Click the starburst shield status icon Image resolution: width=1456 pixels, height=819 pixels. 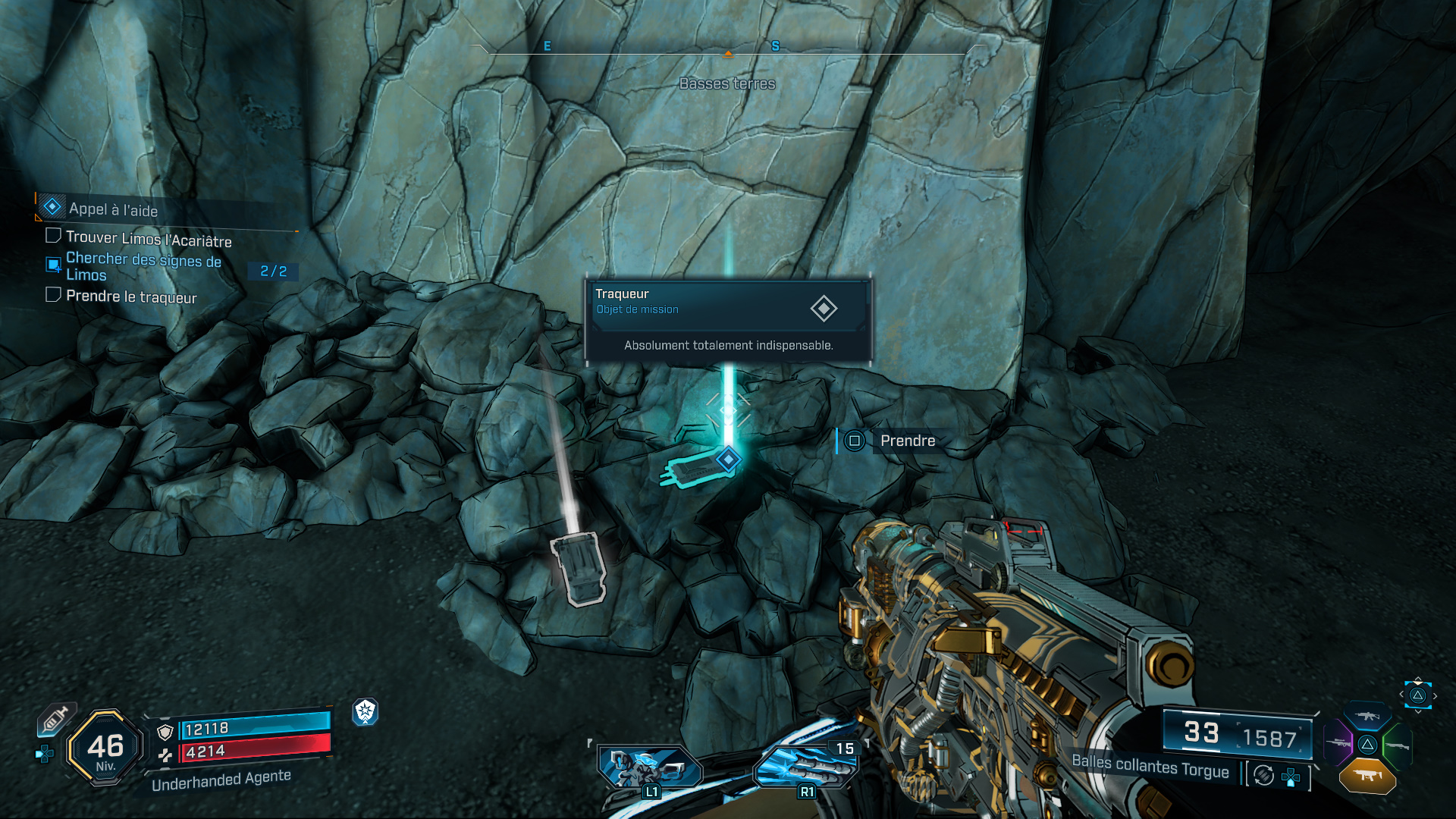(x=366, y=711)
